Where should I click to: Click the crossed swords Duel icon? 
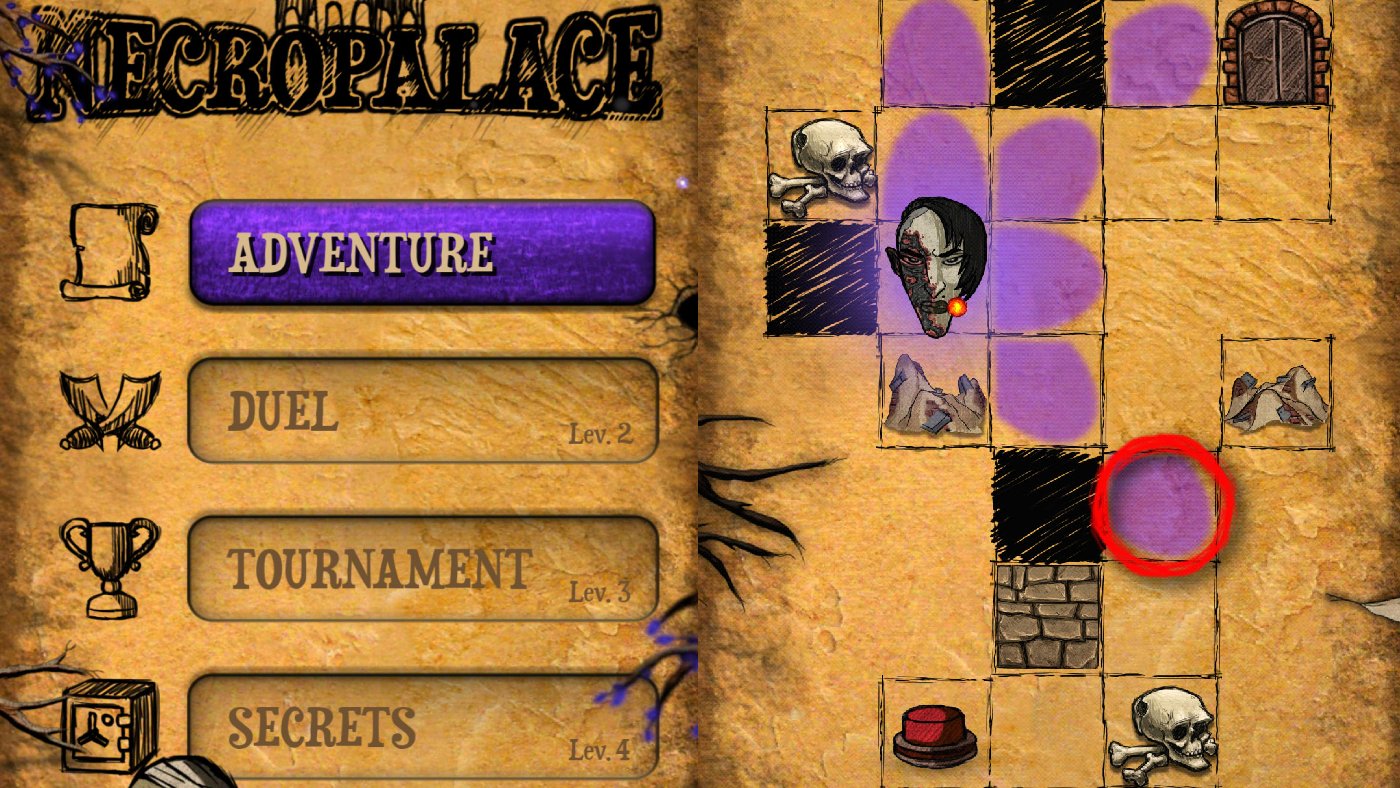point(110,410)
